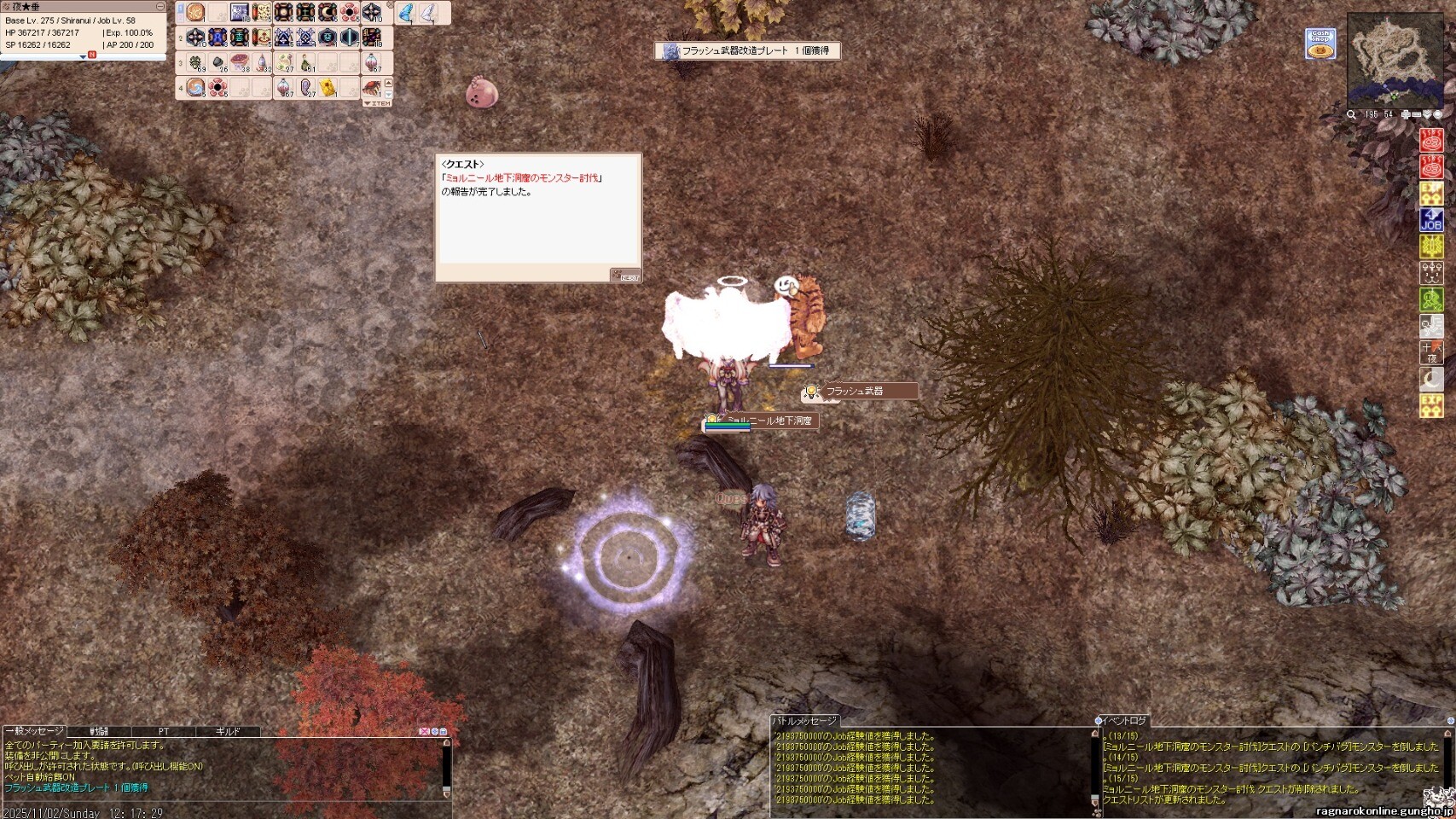This screenshot has width=1456, height=819.
Task: Minimize the character status window
Action: [160, 7]
